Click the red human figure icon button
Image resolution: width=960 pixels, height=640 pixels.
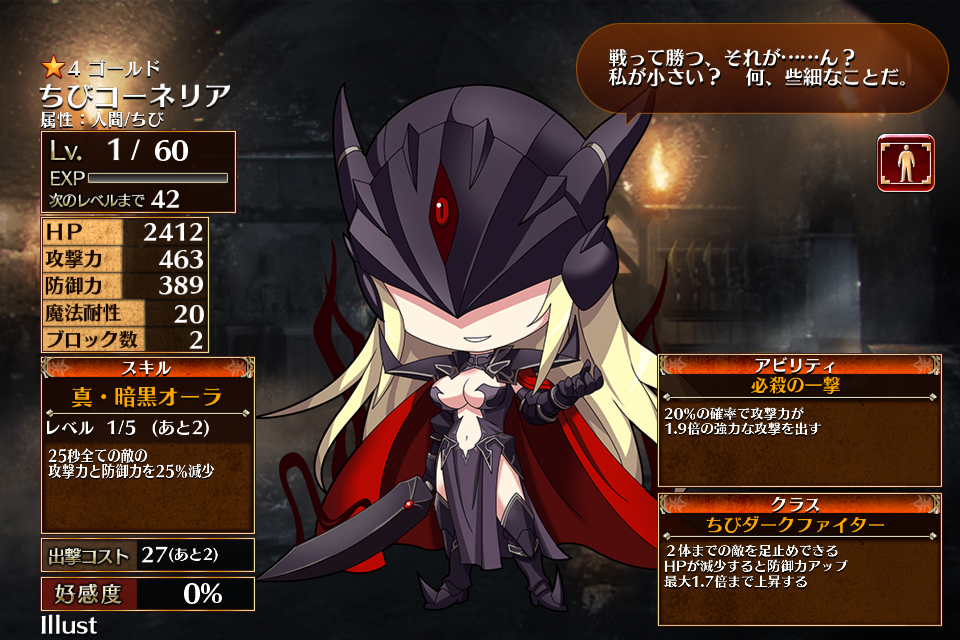906,163
